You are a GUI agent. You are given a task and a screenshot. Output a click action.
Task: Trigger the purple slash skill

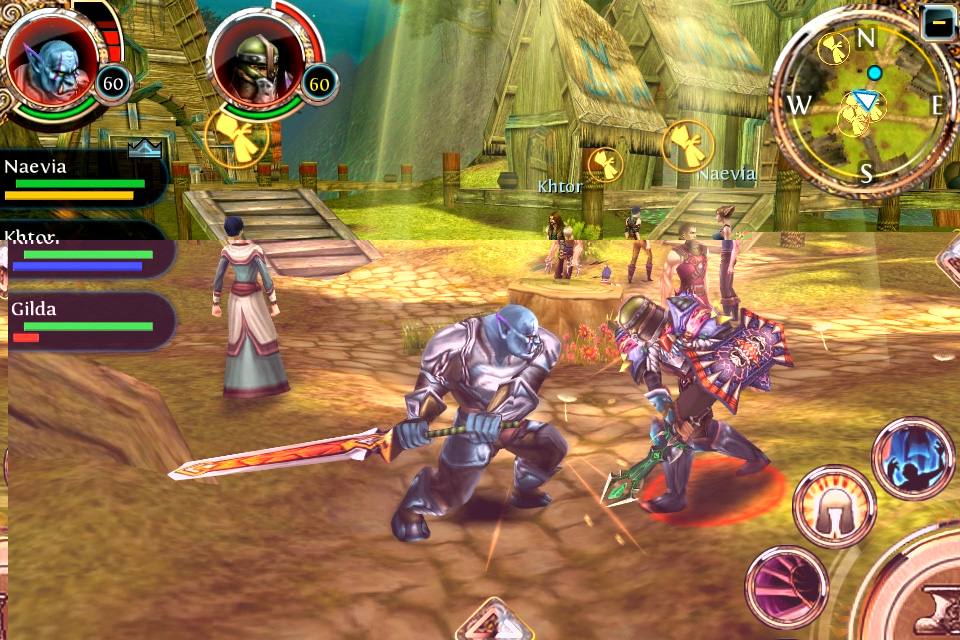click(x=786, y=585)
